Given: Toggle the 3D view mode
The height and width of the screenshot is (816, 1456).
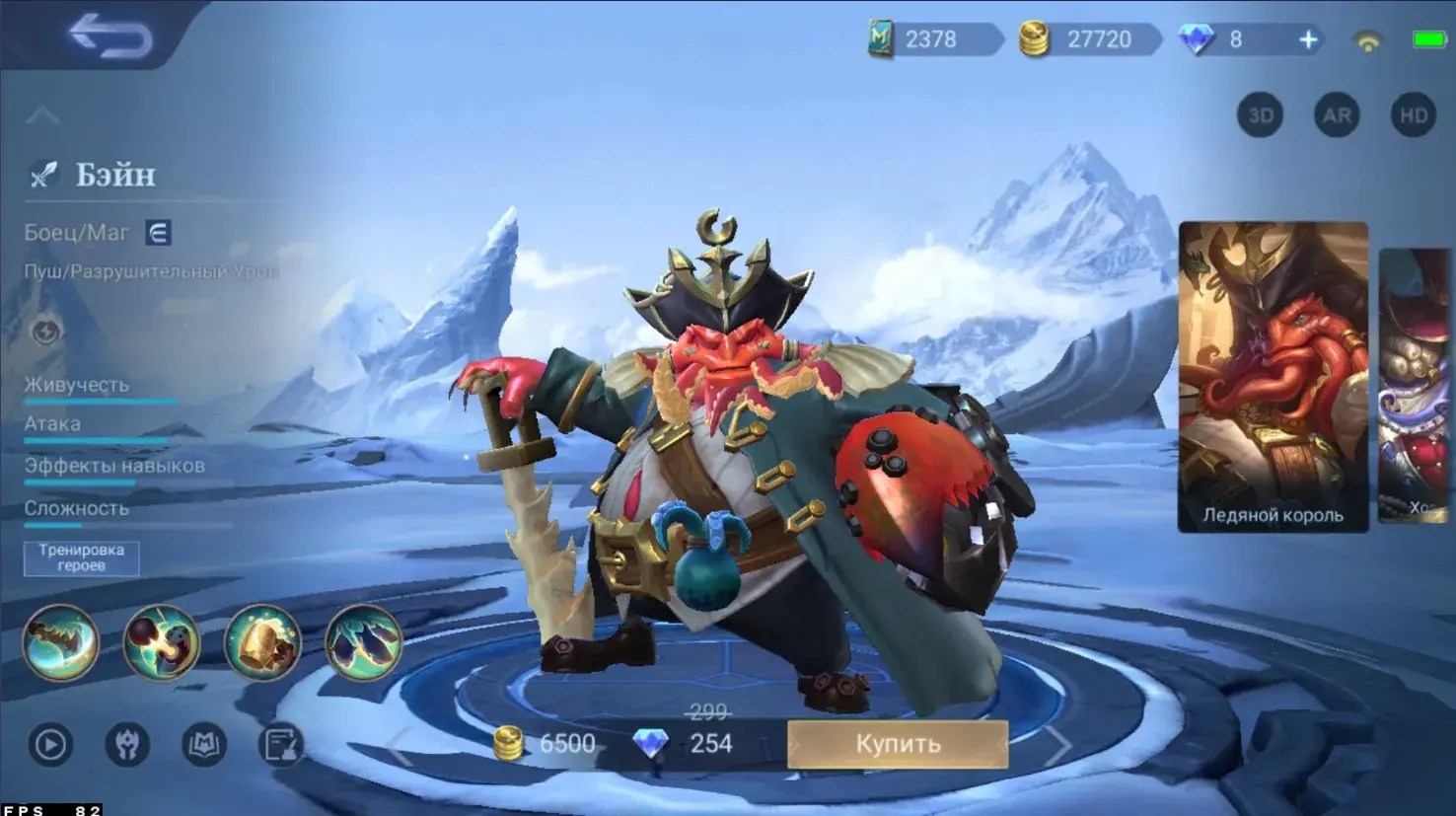Looking at the screenshot, I should point(1261,115).
